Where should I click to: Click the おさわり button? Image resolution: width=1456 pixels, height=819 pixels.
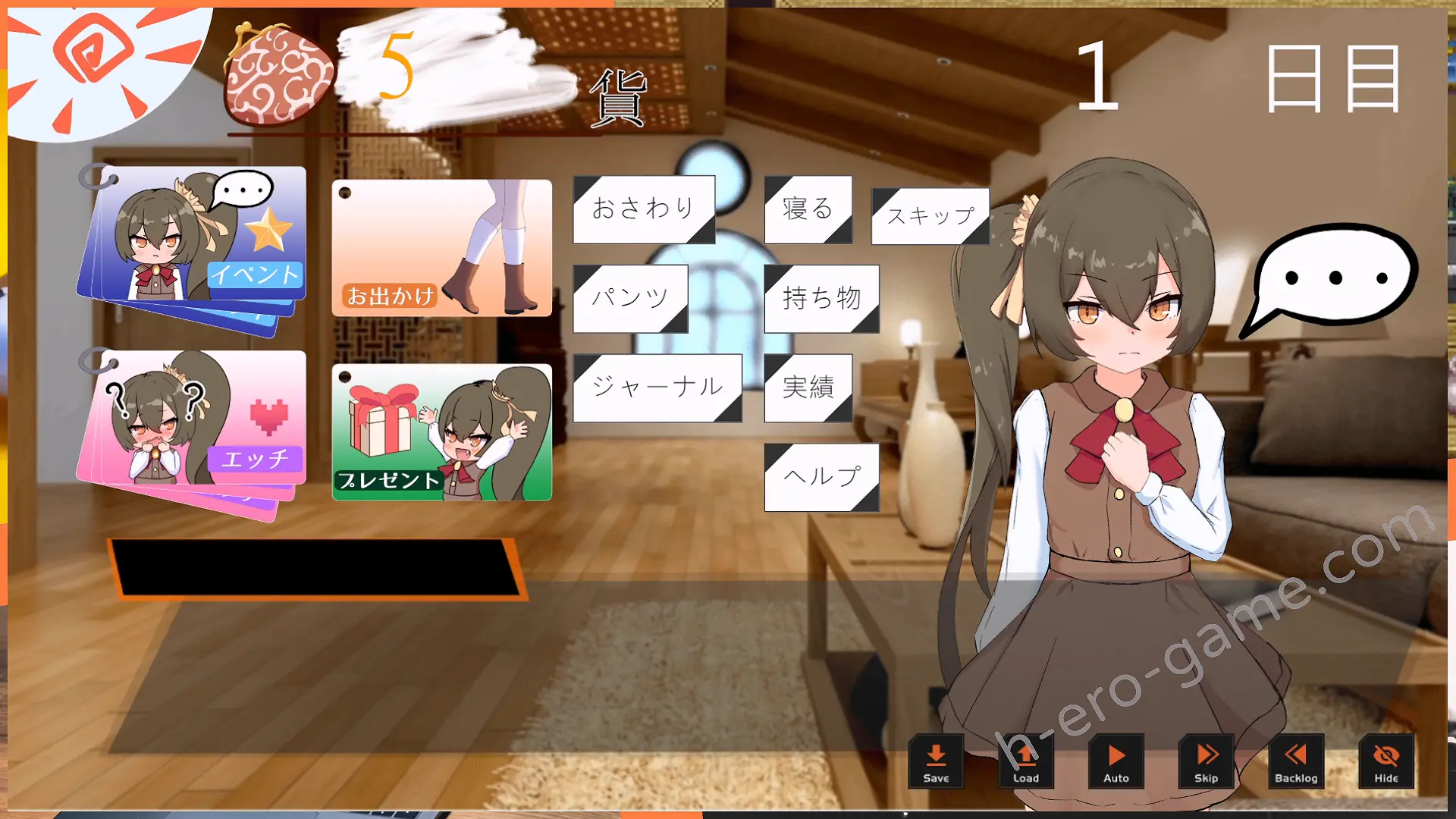(643, 209)
